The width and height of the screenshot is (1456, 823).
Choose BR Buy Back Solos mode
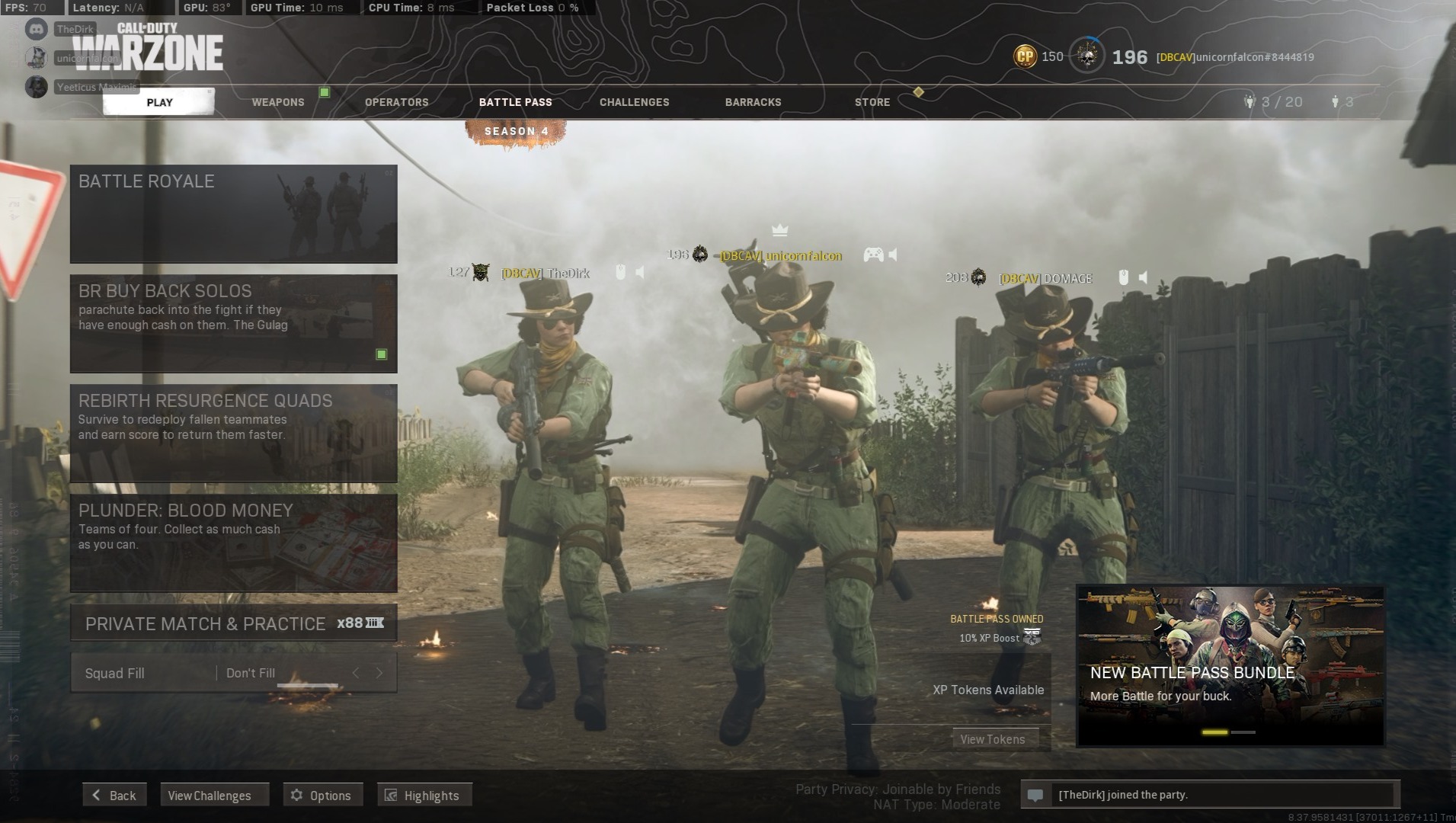(x=233, y=323)
